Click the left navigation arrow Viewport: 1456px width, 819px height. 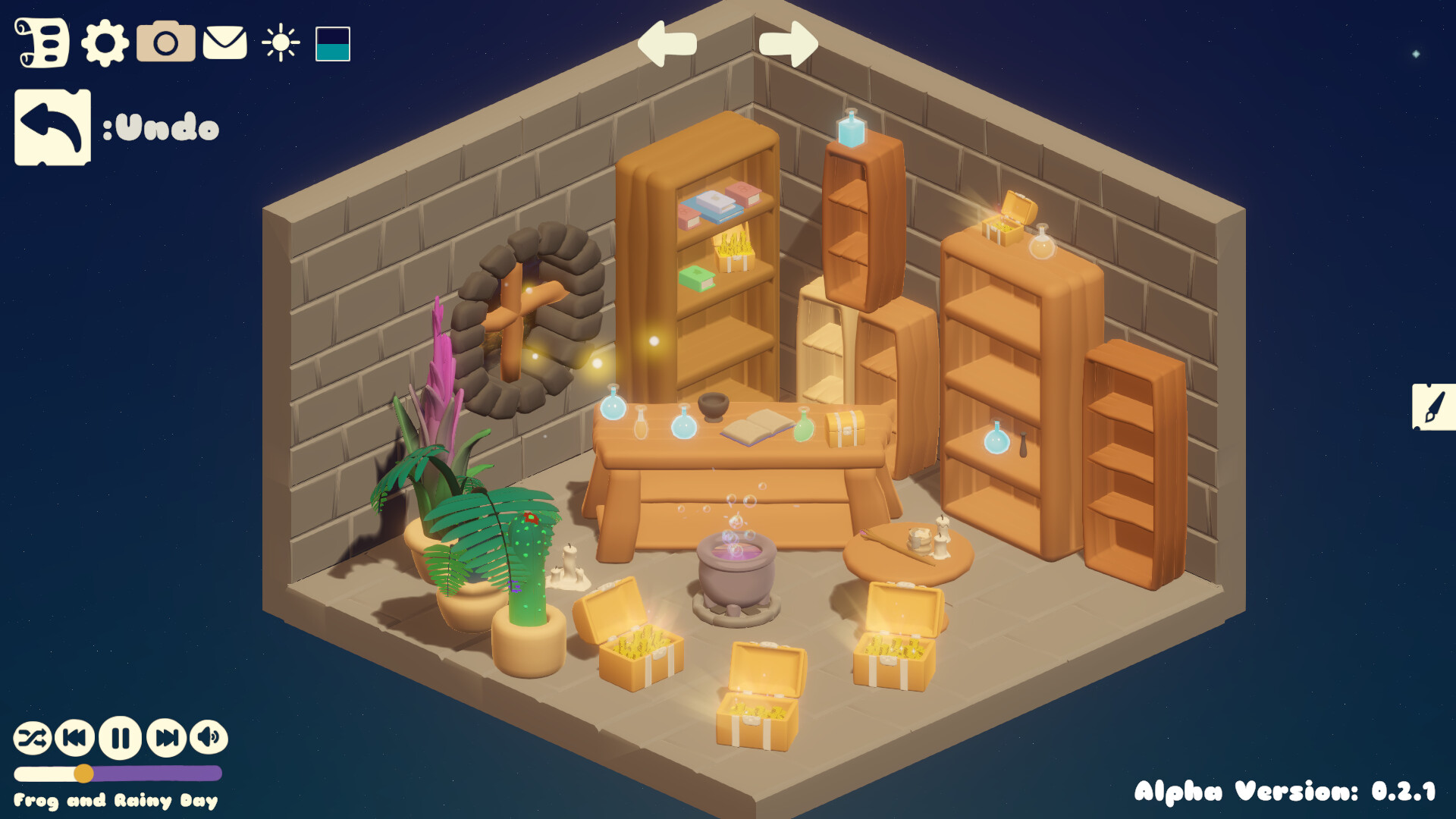pos(667,44)
